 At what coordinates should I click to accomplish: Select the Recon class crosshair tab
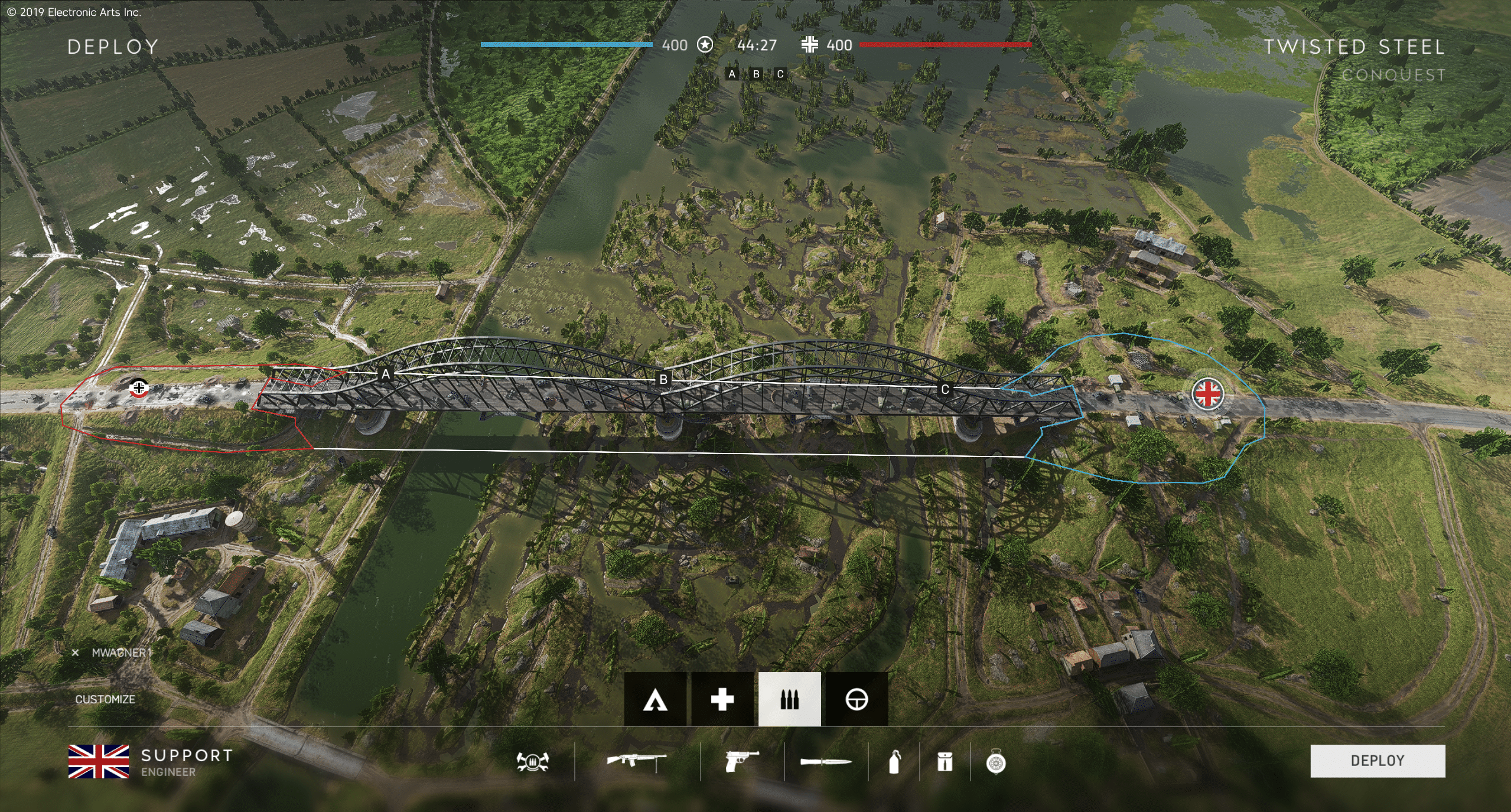tap(857, 699)
